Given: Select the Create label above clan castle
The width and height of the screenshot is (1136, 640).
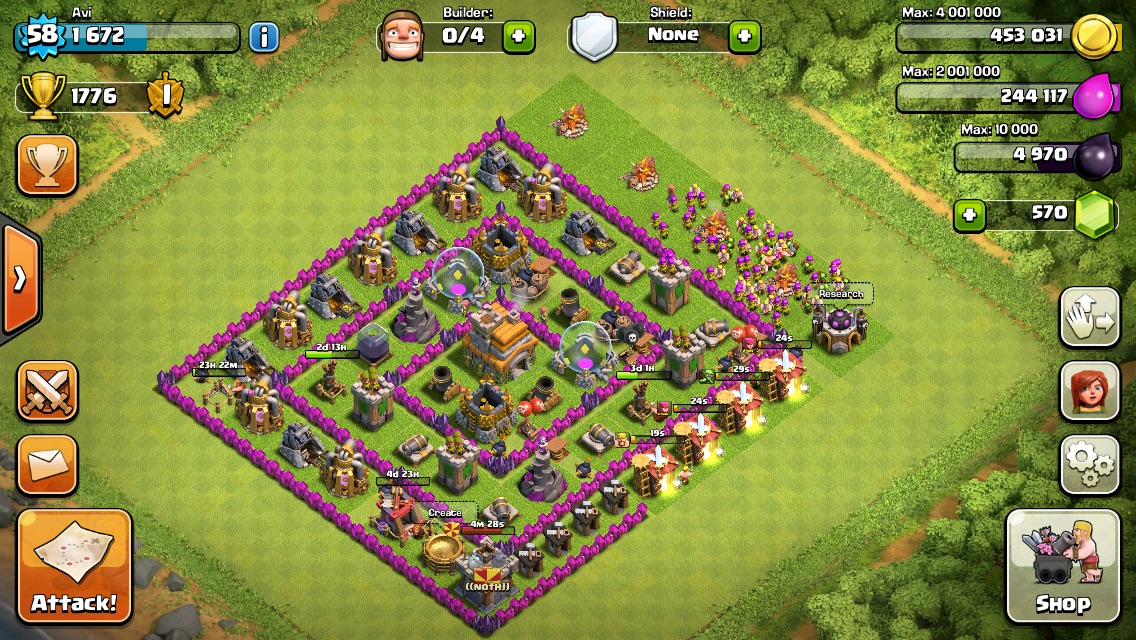Looking at the screenshot, I should 445,513.
